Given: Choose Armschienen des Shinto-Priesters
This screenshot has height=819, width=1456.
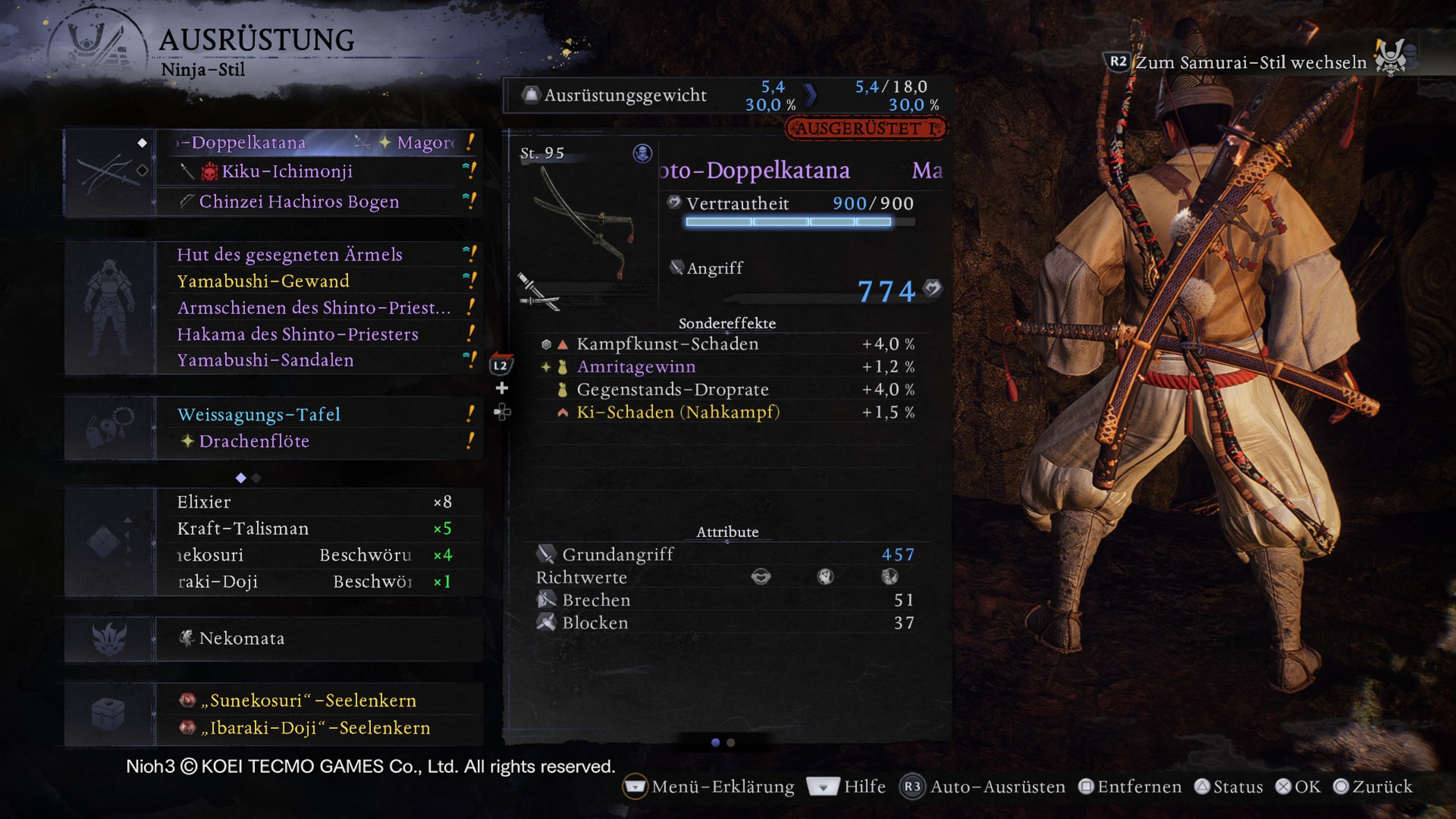Looking at the screenshot, I should click(318, 308).
